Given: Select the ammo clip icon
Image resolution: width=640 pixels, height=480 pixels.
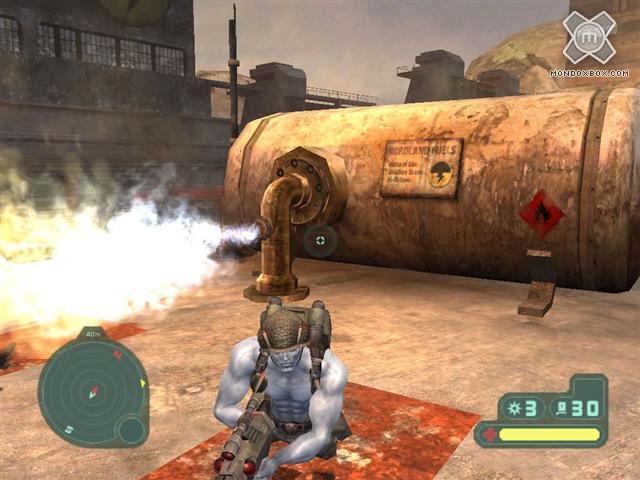Looking at the screenshot, I should [561, 406].
